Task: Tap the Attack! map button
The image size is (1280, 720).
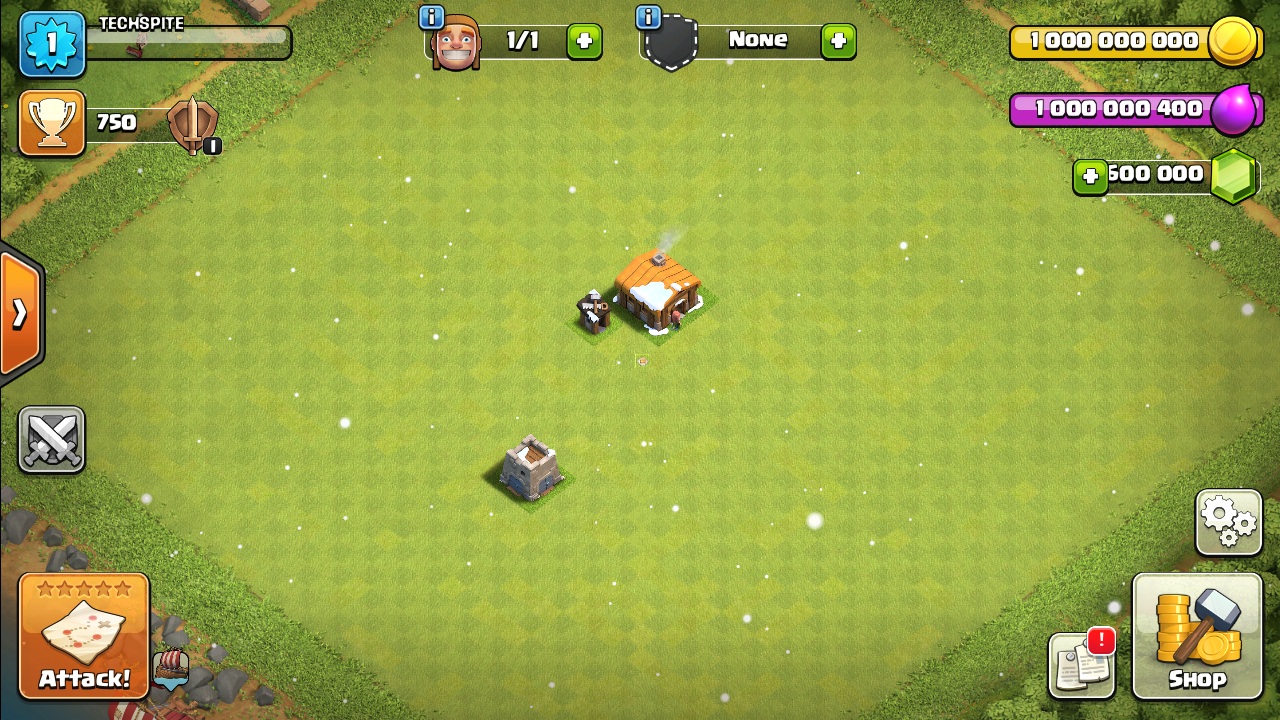Action: pos(84,636)
